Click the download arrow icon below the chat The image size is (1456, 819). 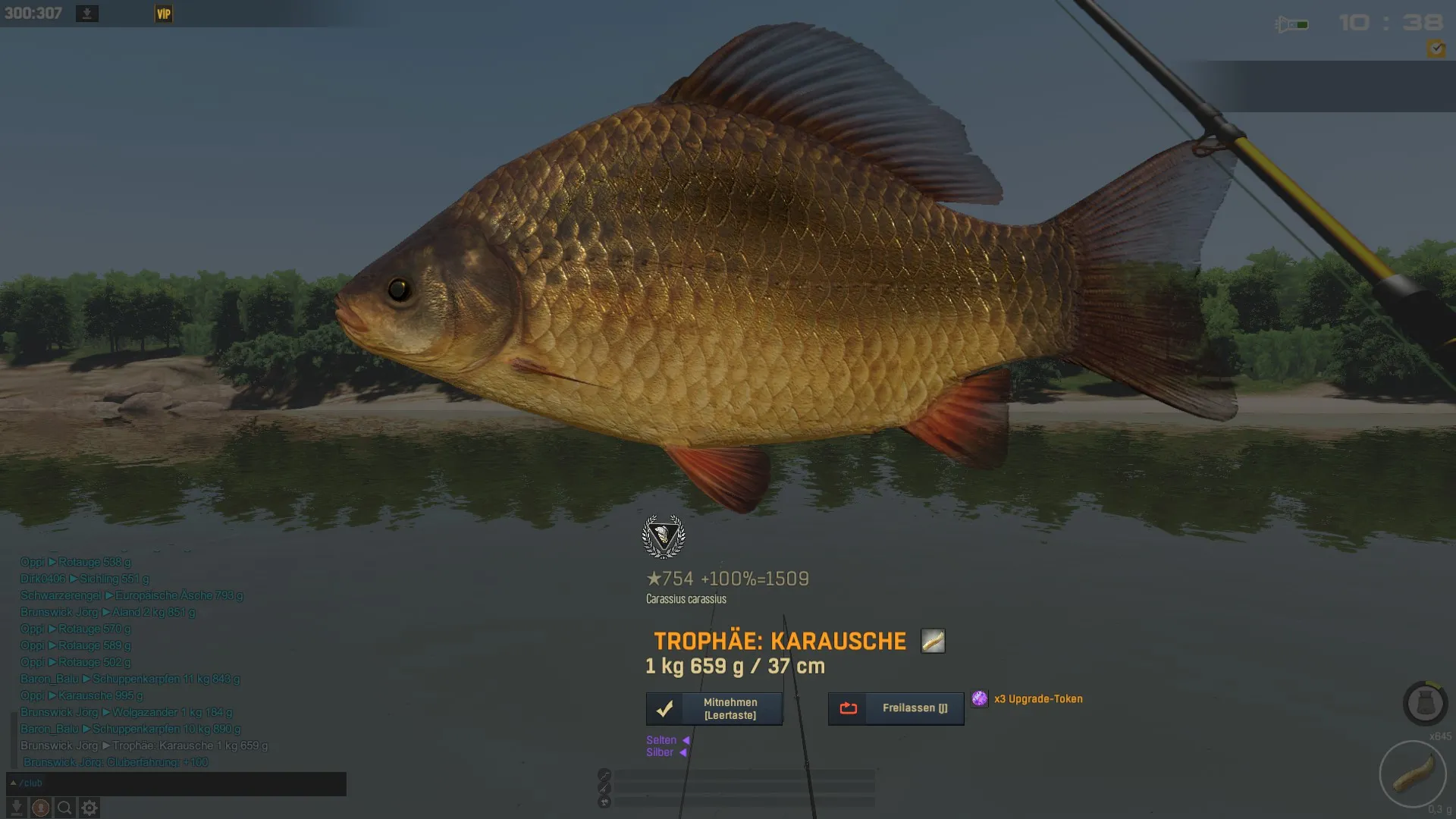(16, 808)
